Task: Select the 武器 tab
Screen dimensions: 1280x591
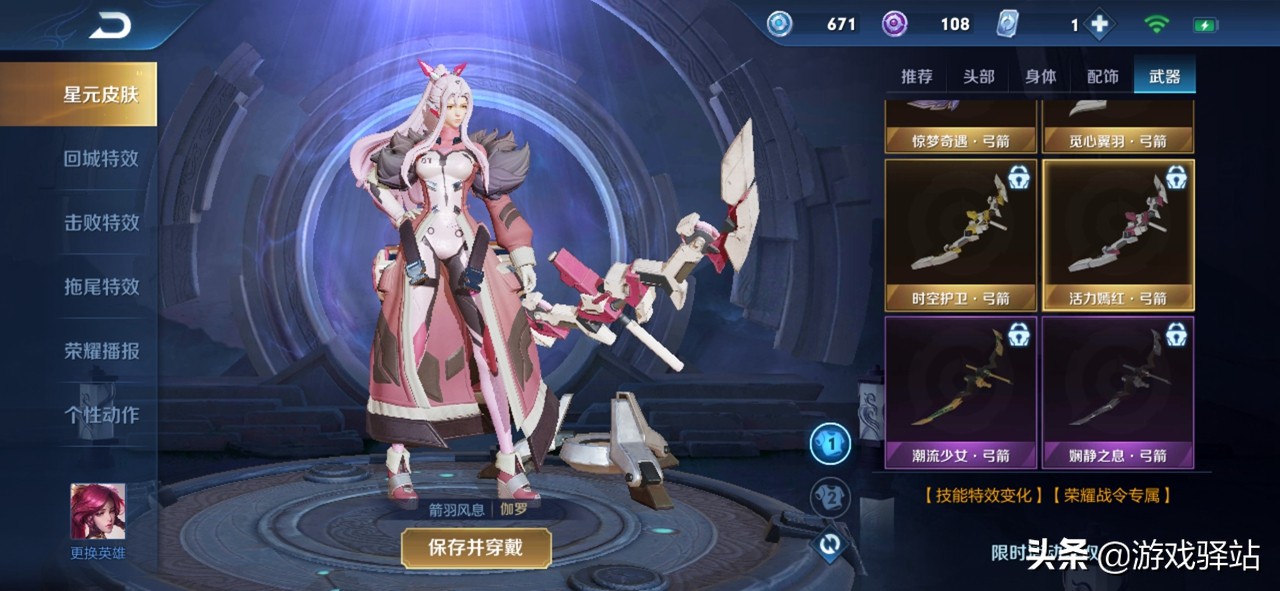Action: (x=1165, y=77)
